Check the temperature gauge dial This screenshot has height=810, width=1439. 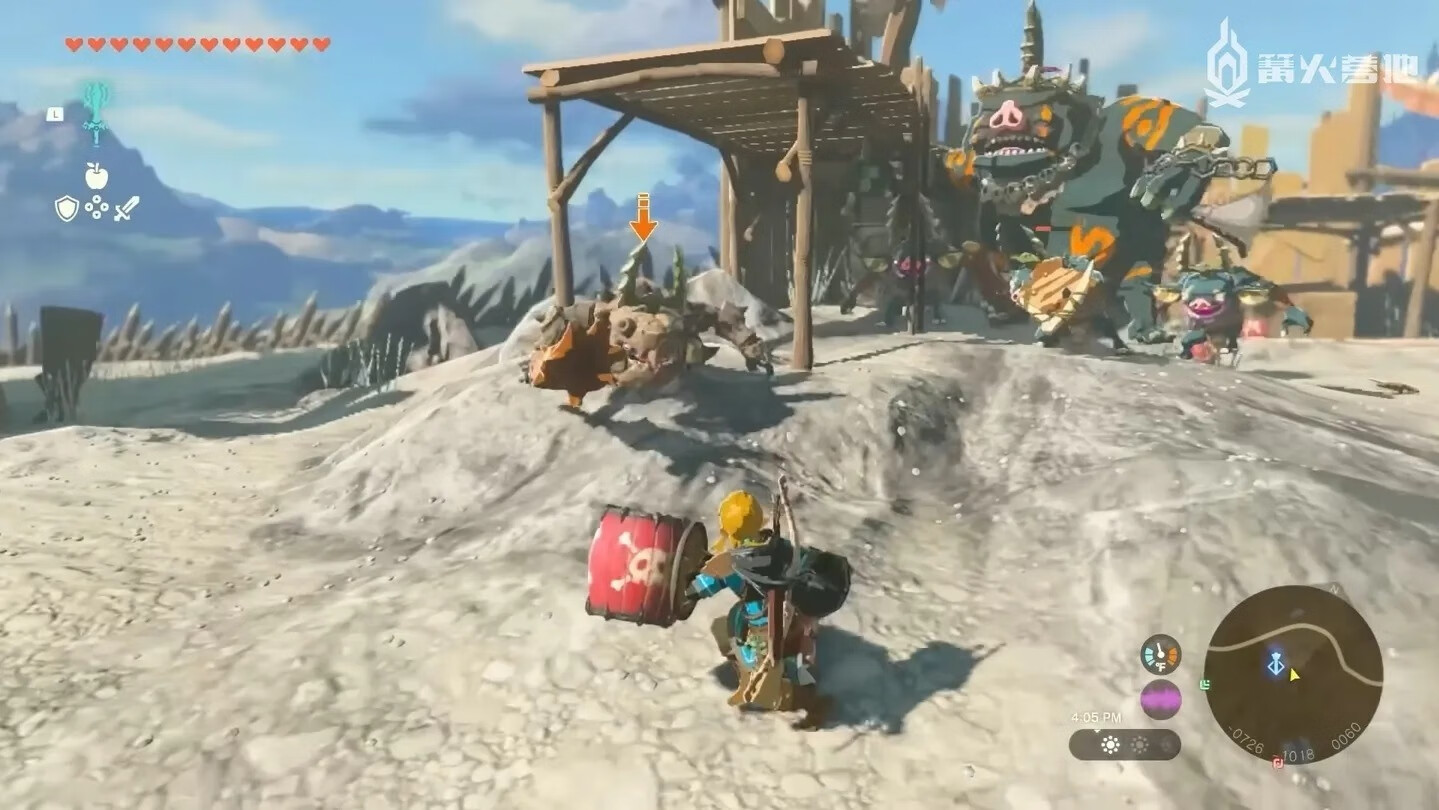point(1160,655)
